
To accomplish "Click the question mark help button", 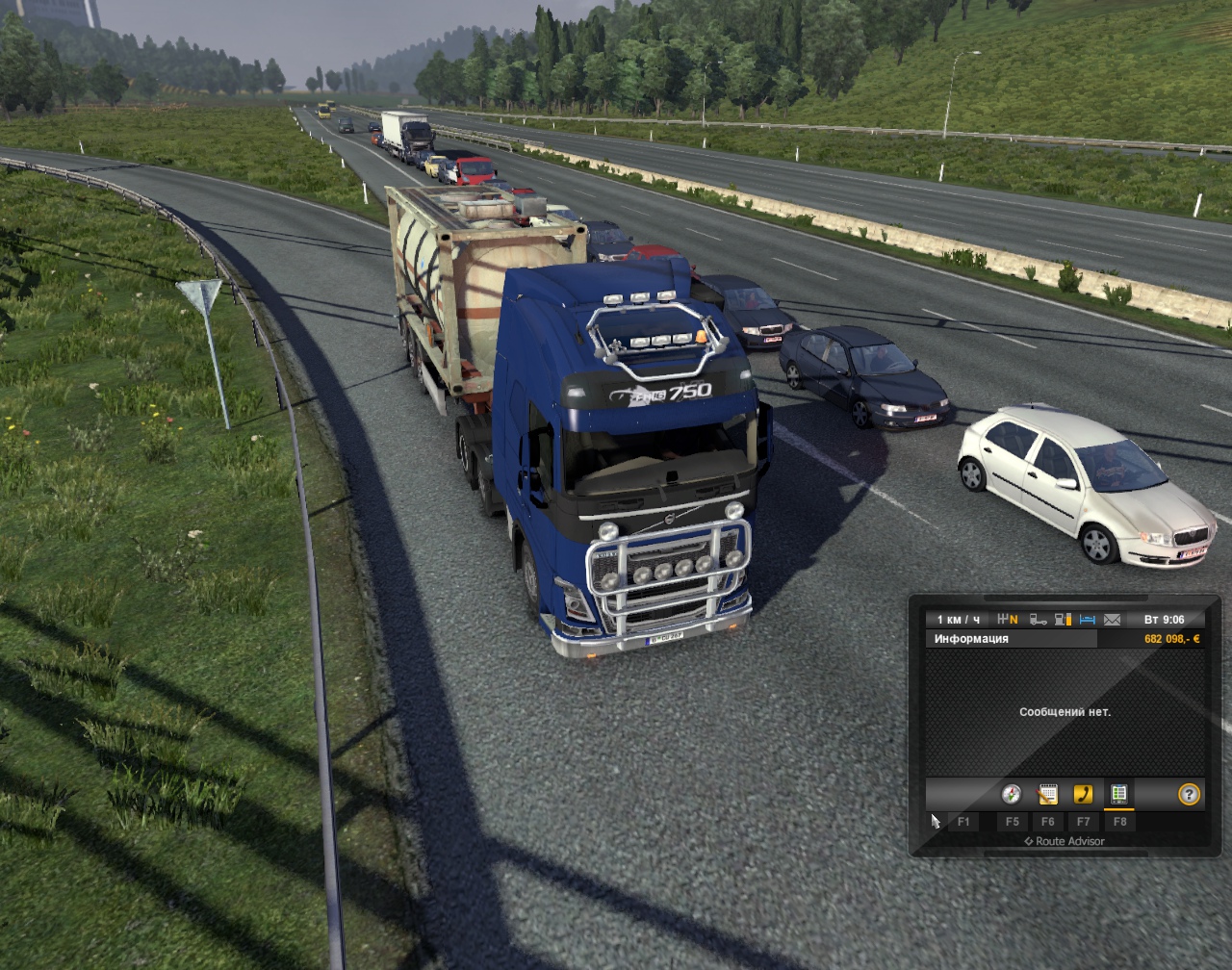I will [x=1190, y=795].
